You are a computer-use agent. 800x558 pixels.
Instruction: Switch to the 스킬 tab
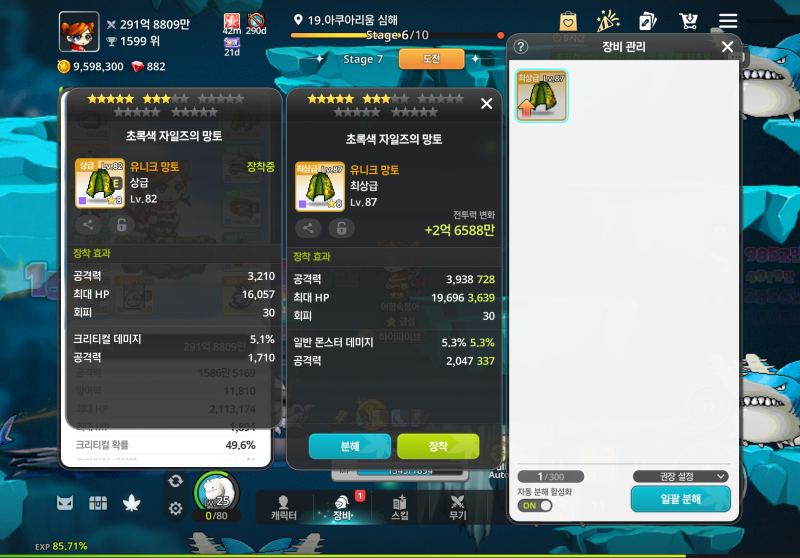point(400,507)
